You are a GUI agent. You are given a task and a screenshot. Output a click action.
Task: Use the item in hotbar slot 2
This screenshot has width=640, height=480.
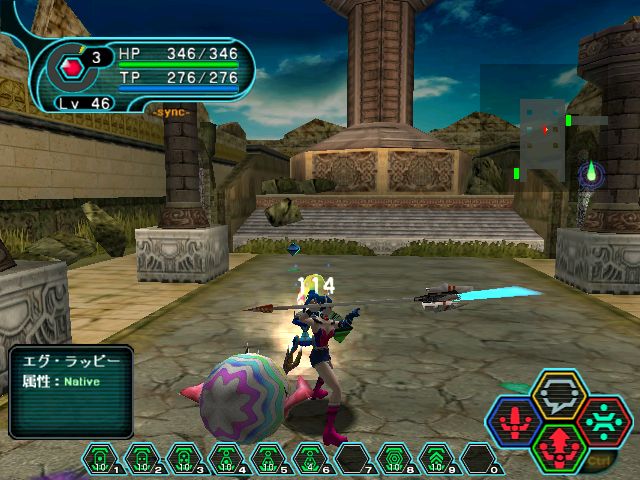tap(140, 460)
